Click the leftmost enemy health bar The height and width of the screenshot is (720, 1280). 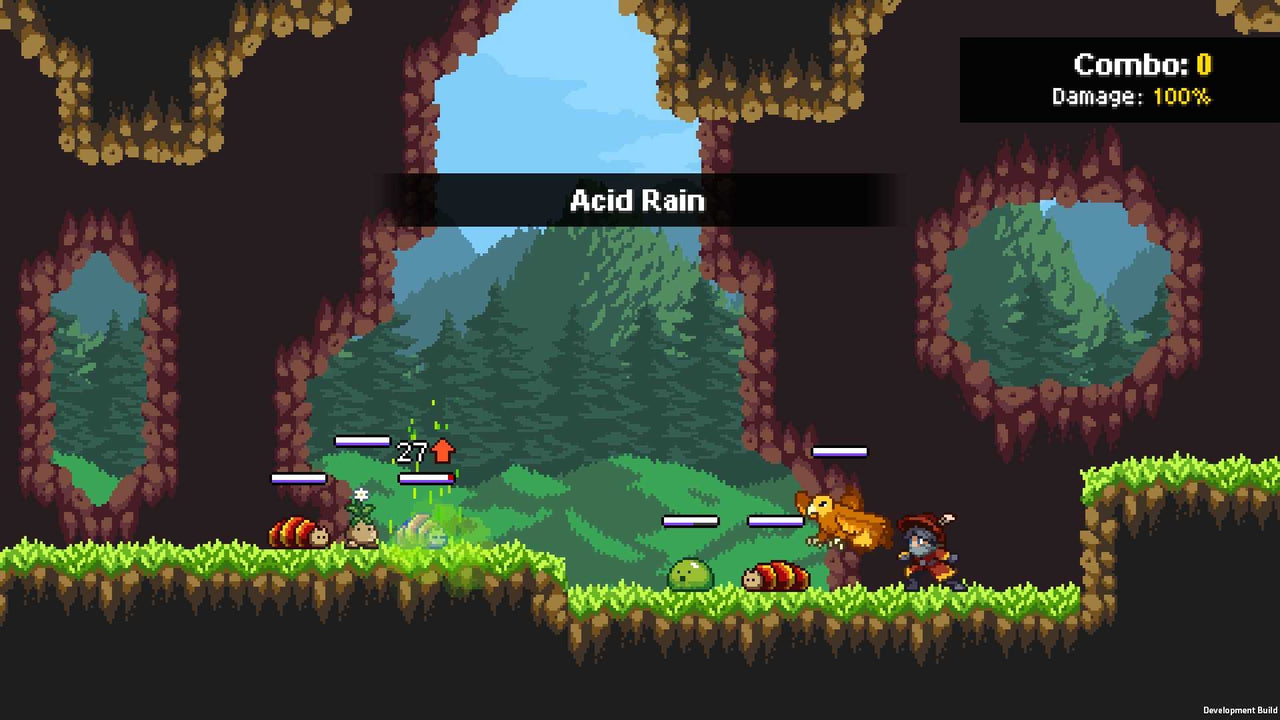click(x=297, y=477)
